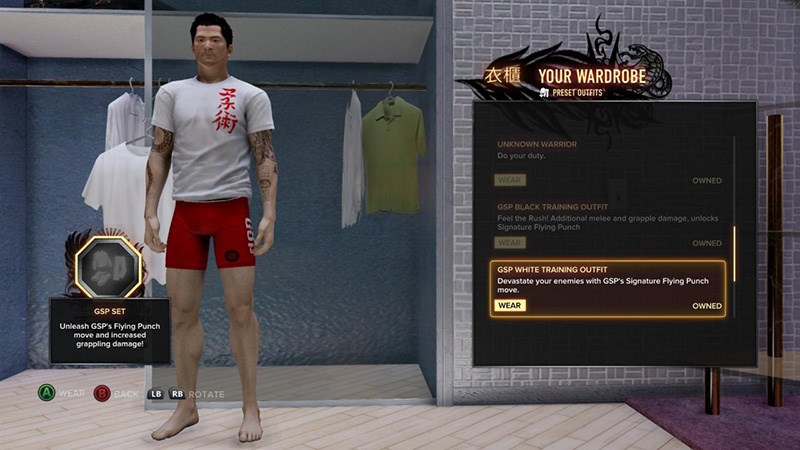Click the wardrobe list scrollbar

click(x=734, y=253)
